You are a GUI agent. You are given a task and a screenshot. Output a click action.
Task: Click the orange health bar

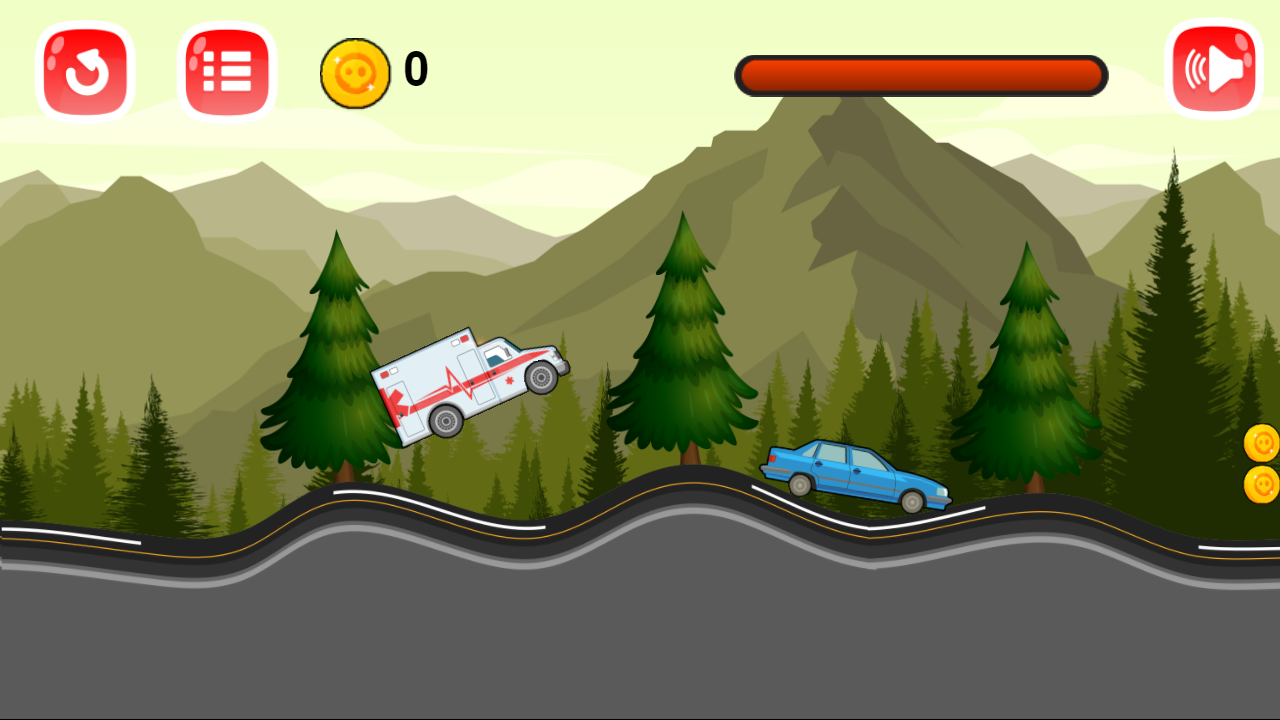click(921, 74)
